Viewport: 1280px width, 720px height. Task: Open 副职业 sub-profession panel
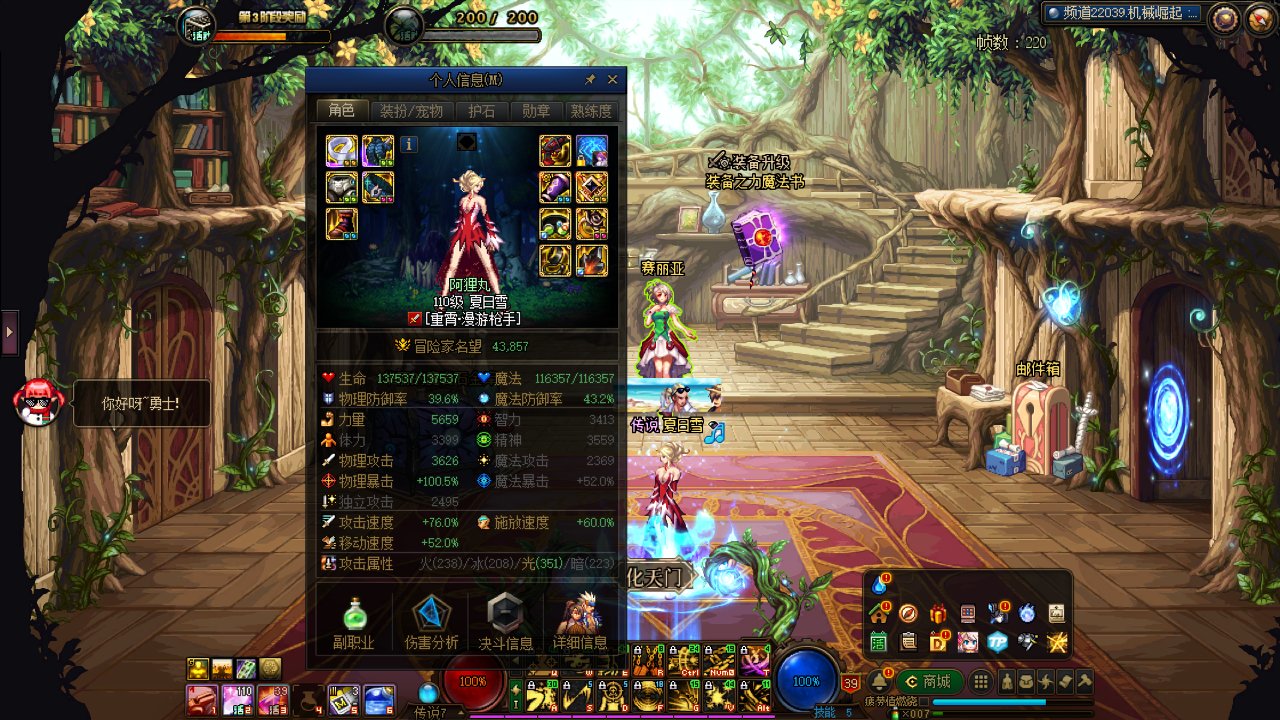(354, 622)
